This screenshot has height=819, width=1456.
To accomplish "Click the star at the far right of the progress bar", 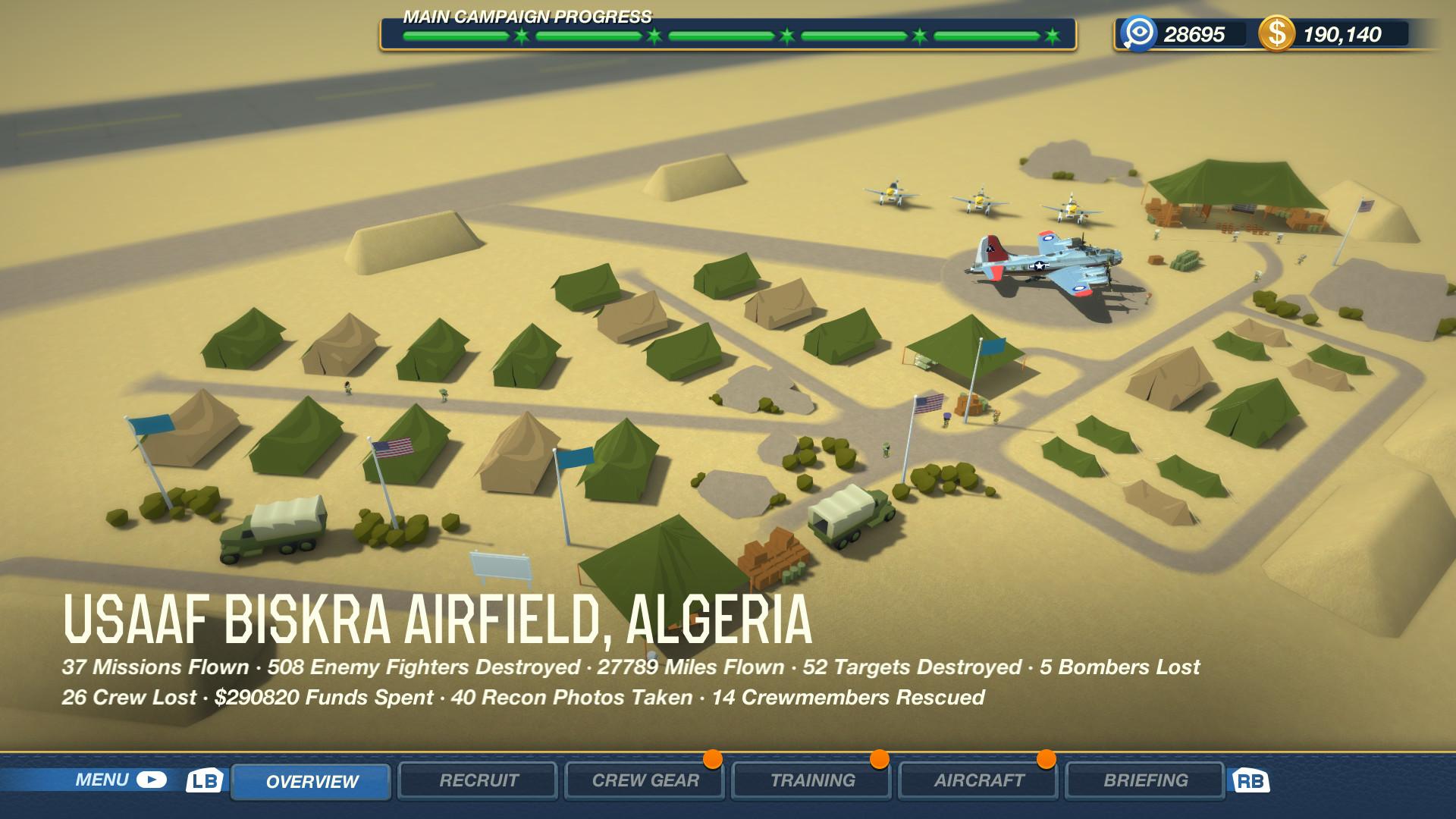I will pos(1053,34).
